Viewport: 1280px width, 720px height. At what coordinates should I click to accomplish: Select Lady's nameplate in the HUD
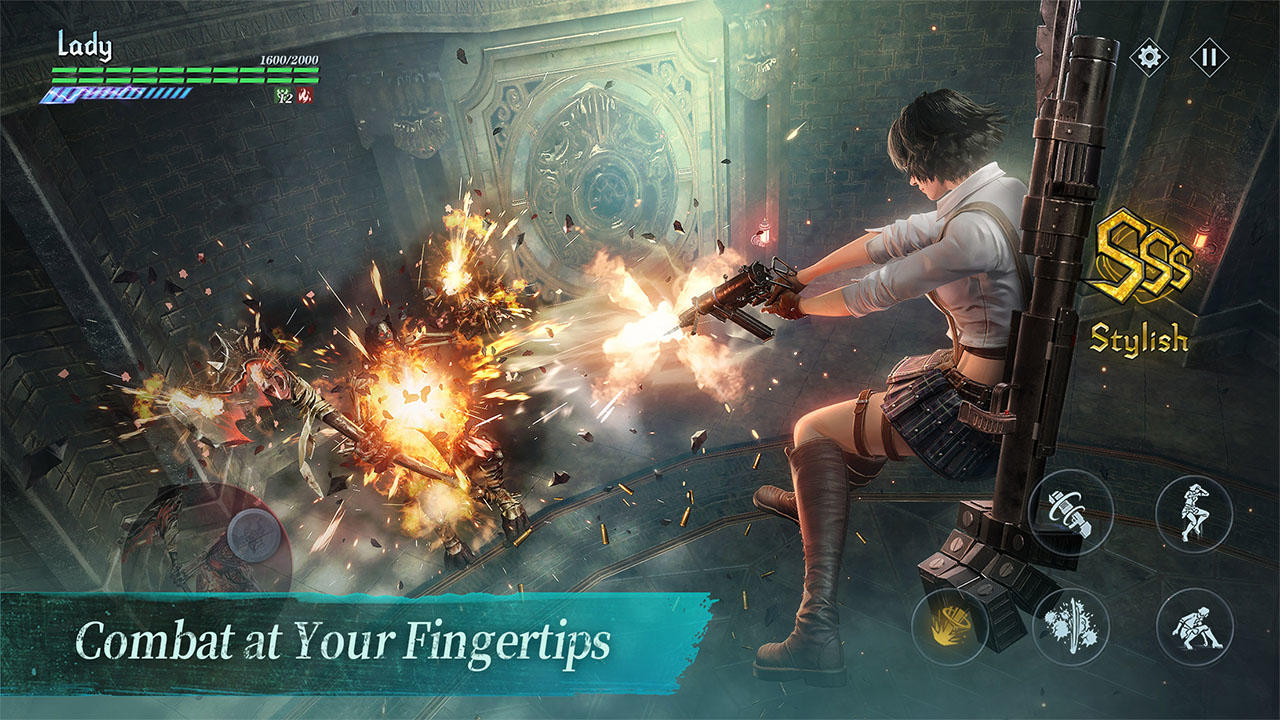coord(86,45)
